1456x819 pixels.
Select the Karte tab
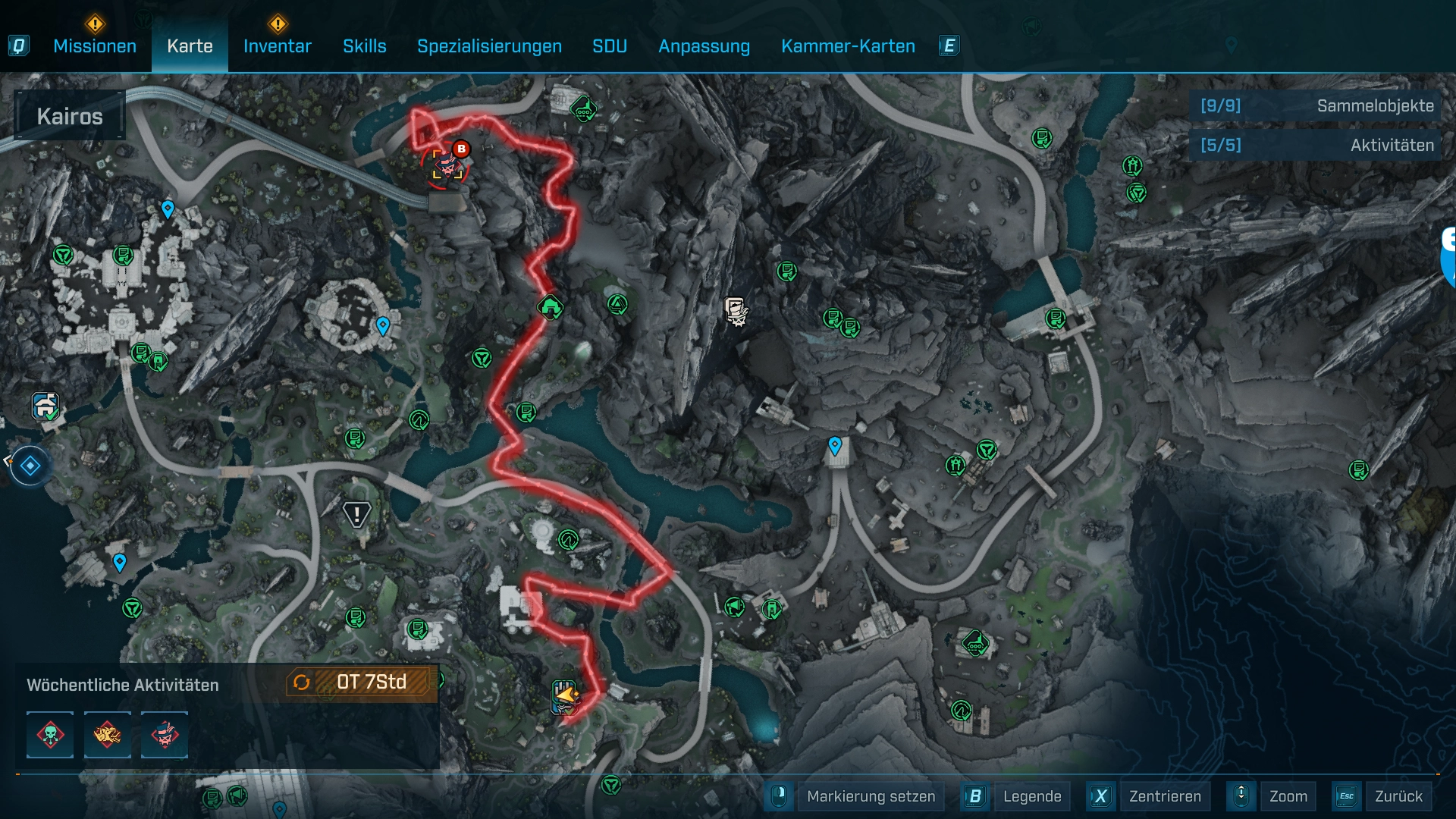tap(190, 46)
